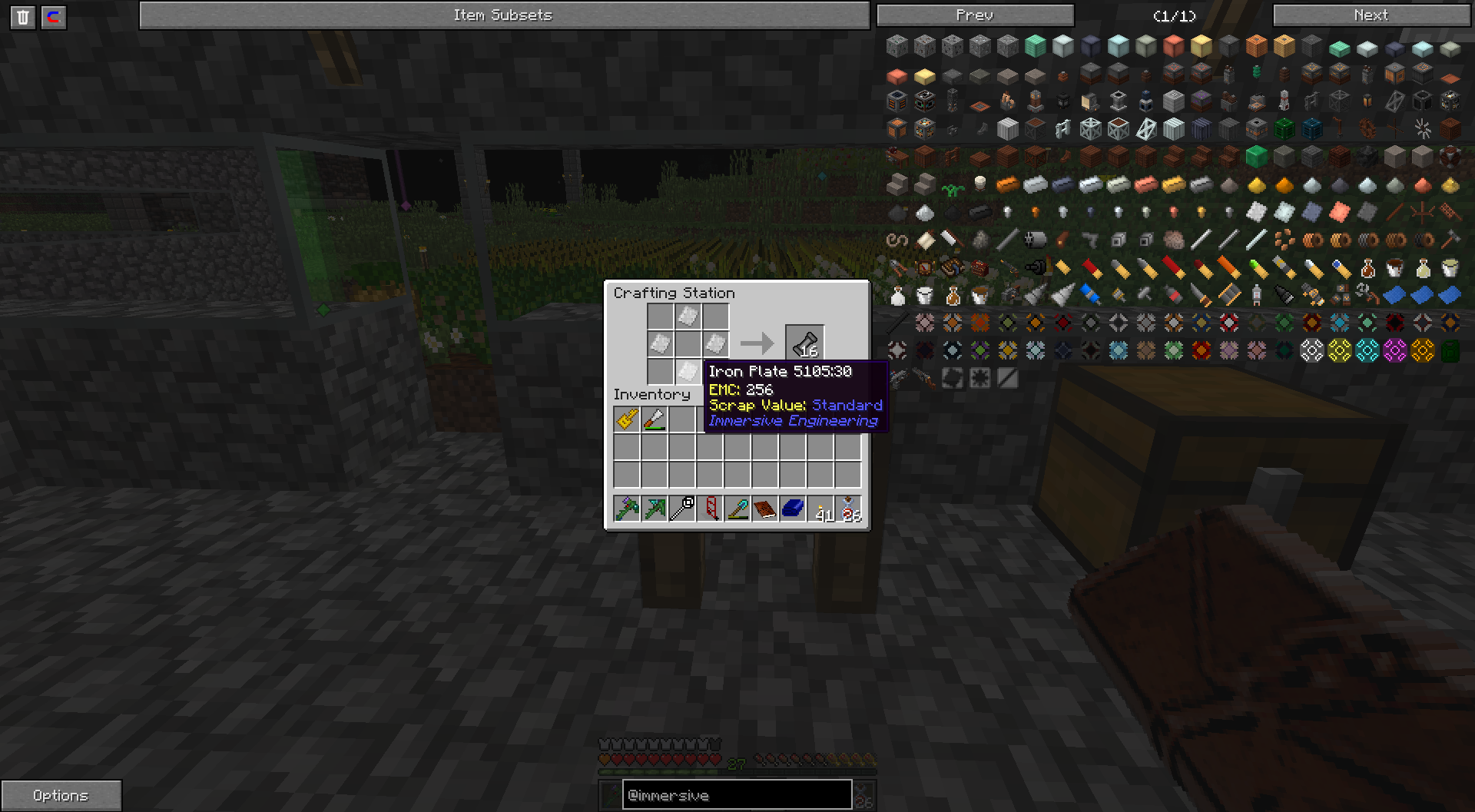Advance to the next JEI page with Next
The width and height of the screenshot is (1475, 812).
coord(1371,14)
